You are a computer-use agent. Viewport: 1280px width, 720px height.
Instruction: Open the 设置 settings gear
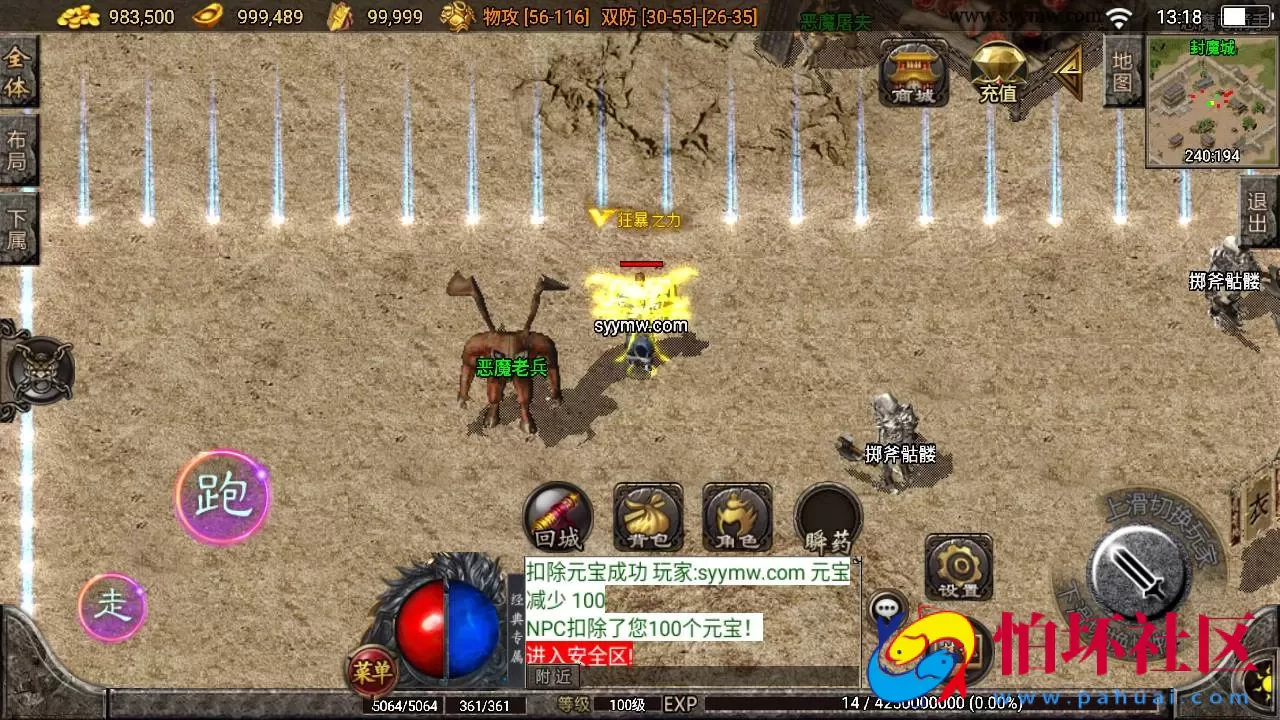(x=958, y=567)
